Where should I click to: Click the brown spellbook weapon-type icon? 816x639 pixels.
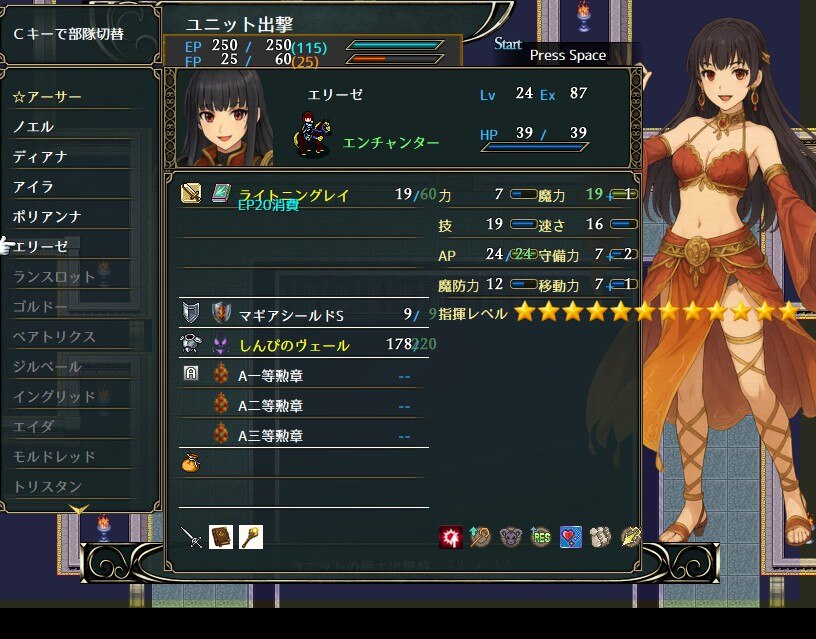[221, 537]
